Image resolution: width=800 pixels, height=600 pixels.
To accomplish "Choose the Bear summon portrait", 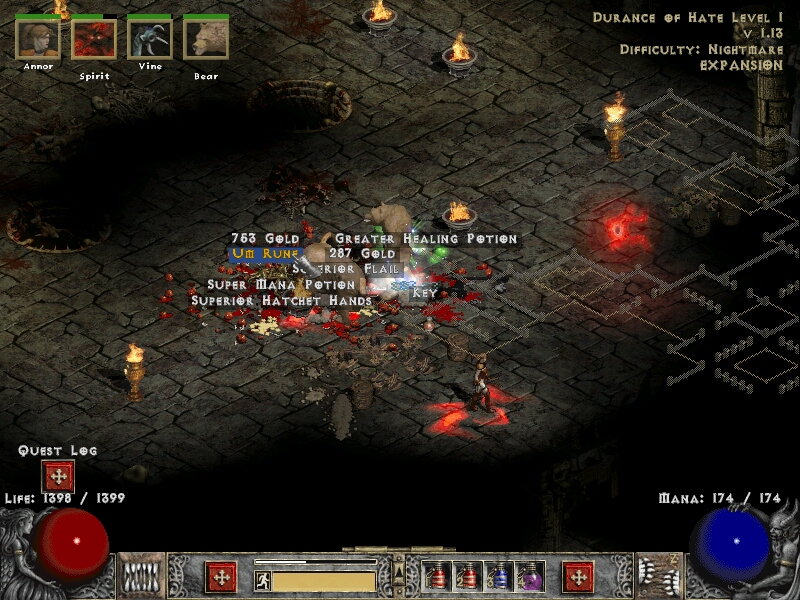I will point(206,40).
